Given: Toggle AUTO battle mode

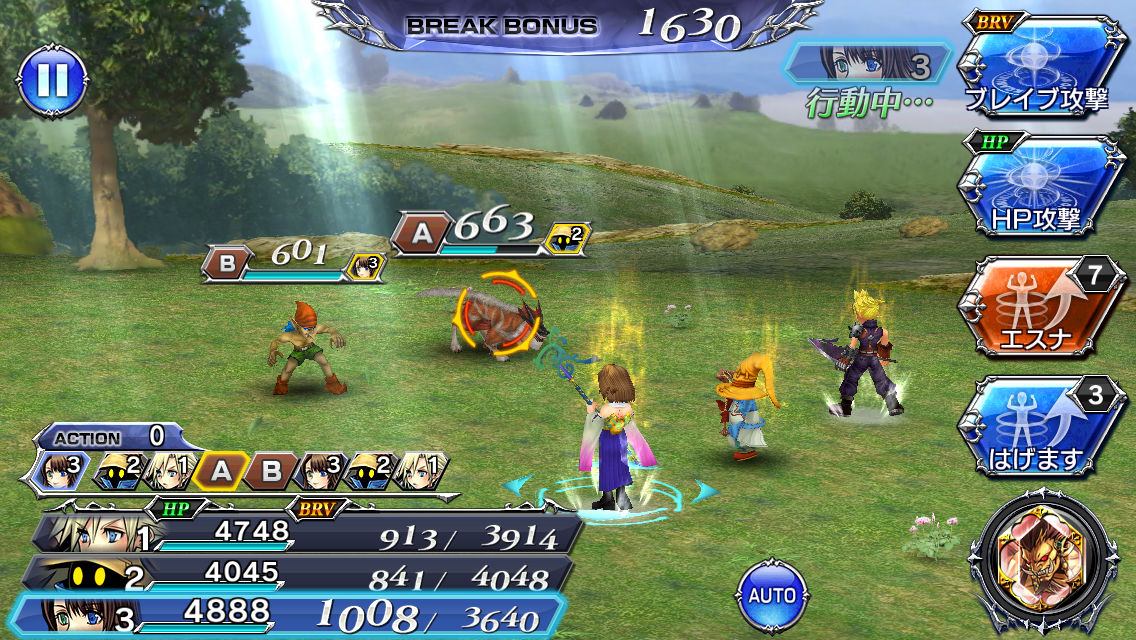Looking at the screenshot, I should (772, 595).
